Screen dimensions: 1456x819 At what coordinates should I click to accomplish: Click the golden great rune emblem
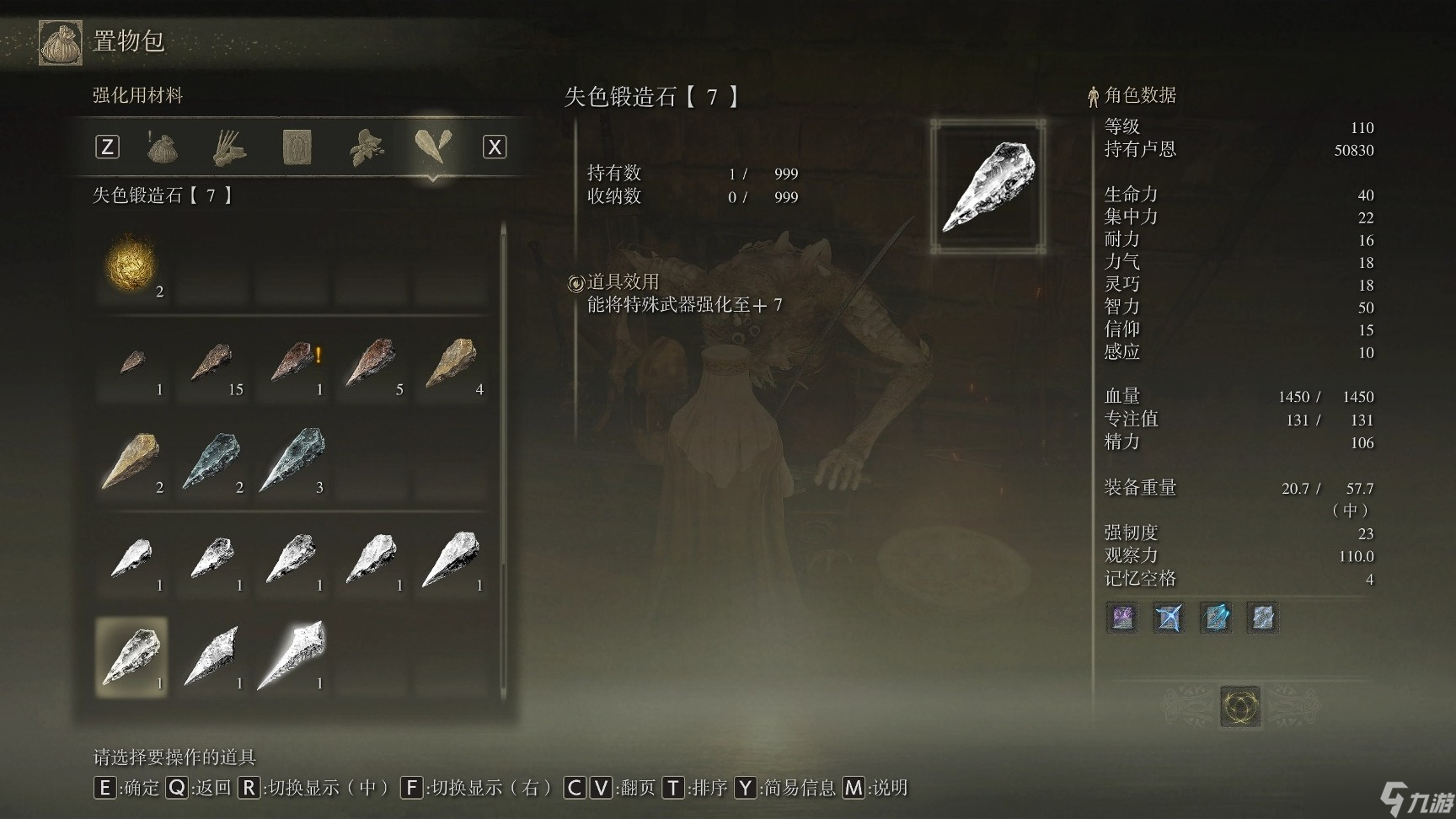coord(1240,706)
